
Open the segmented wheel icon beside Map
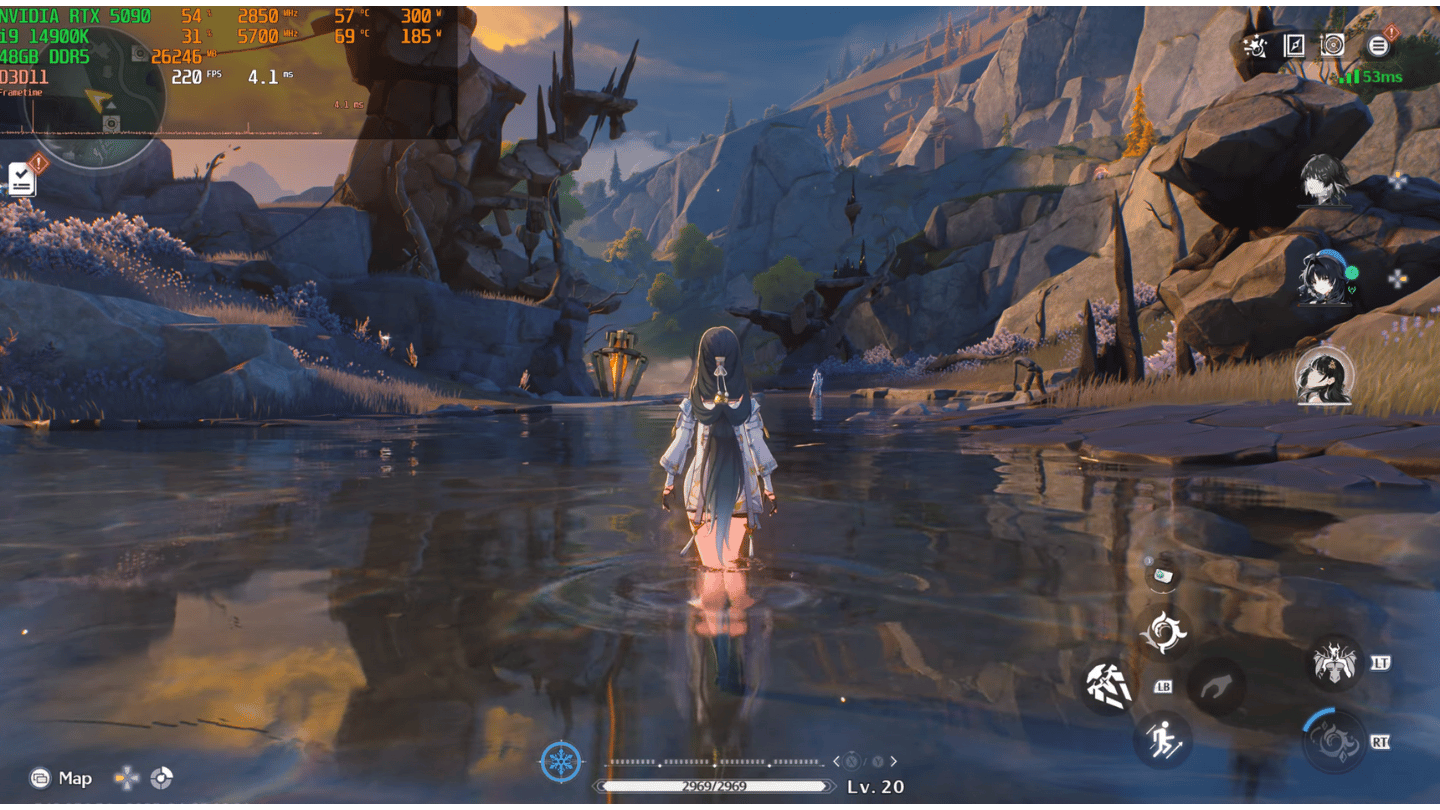[x=161, y=778]
